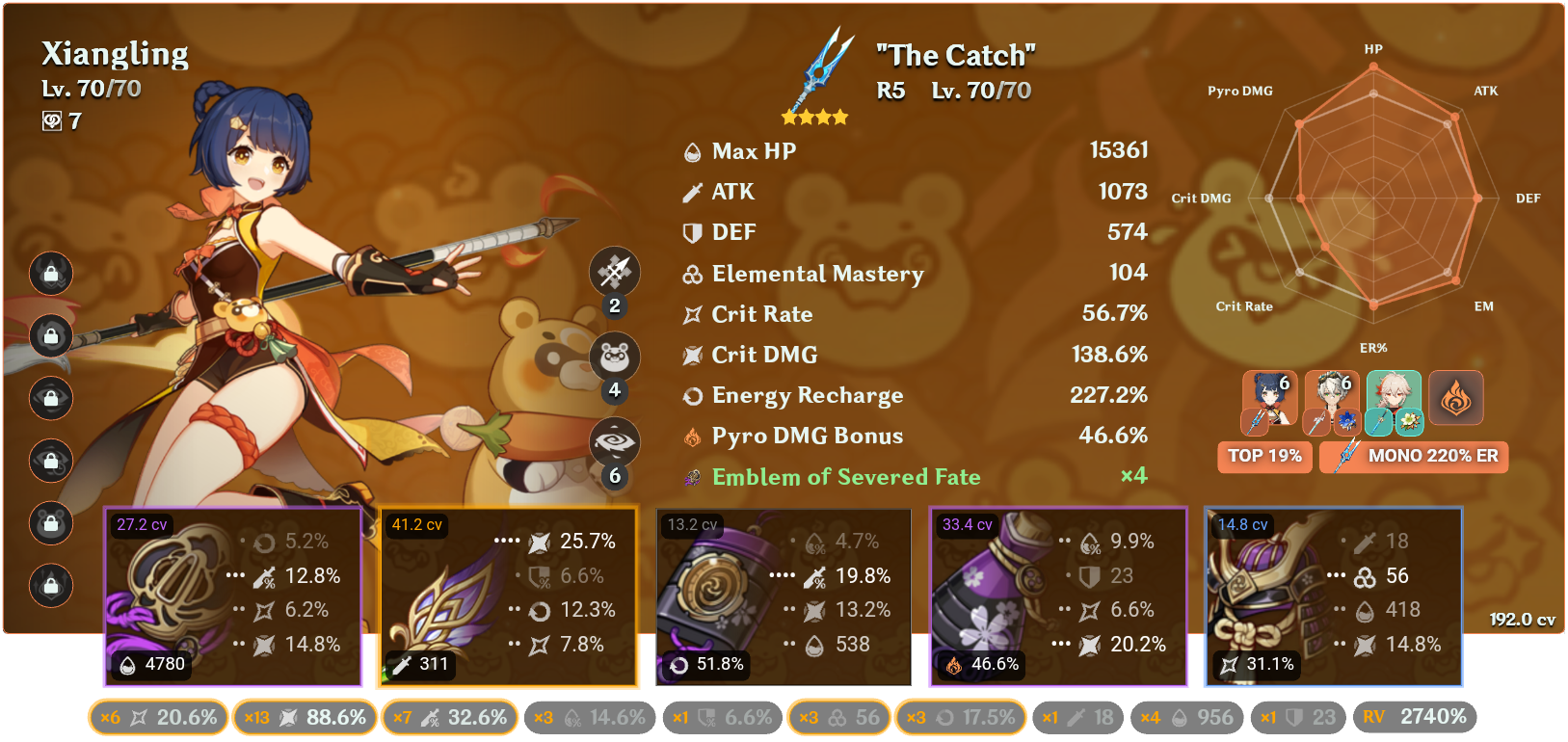Screen dimensions: 1568x742
Task: Click the Pyronado burst talent icon
Action: click(614, 441)
